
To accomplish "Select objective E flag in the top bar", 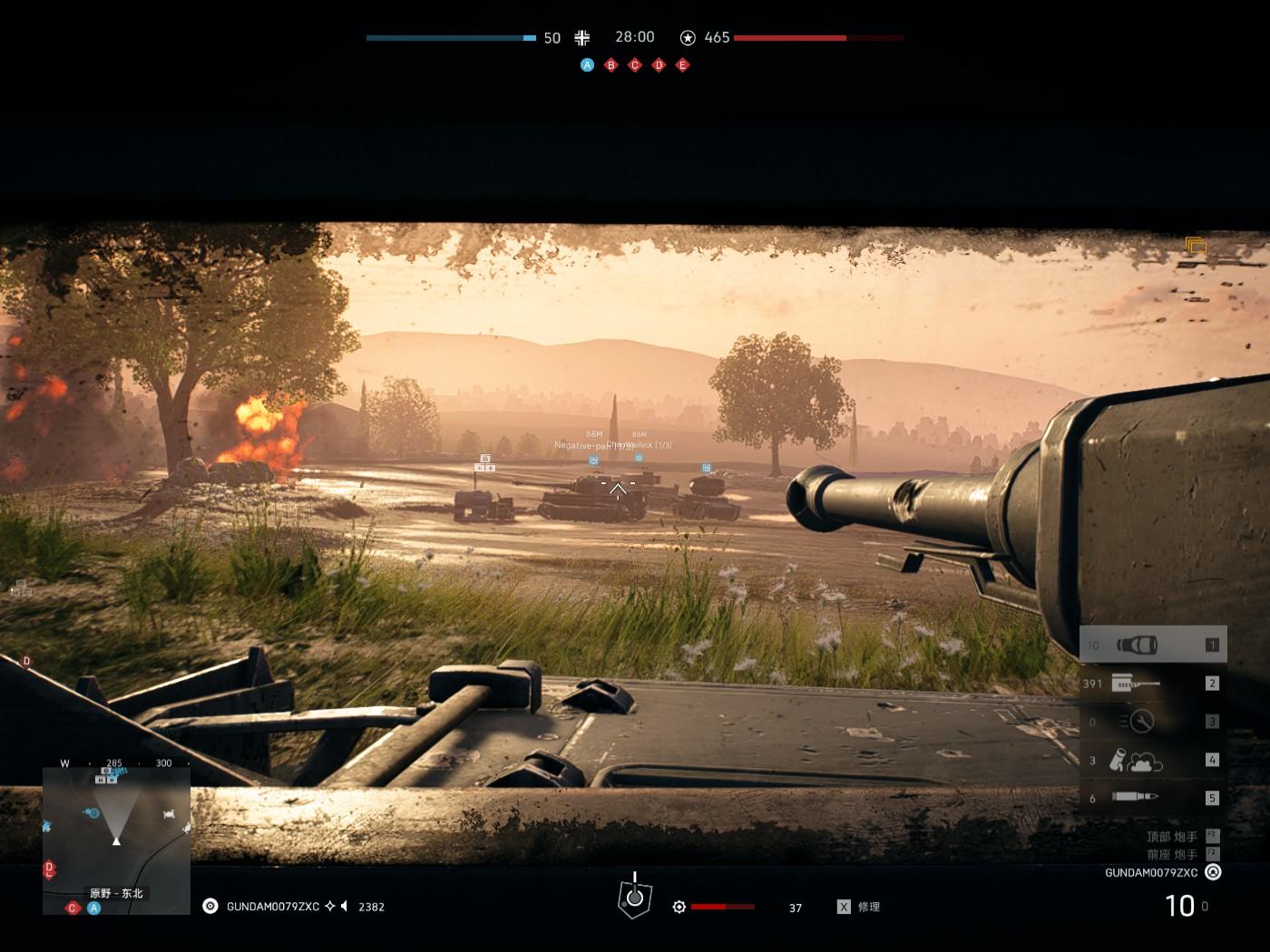I will click(x=683, y=65).
